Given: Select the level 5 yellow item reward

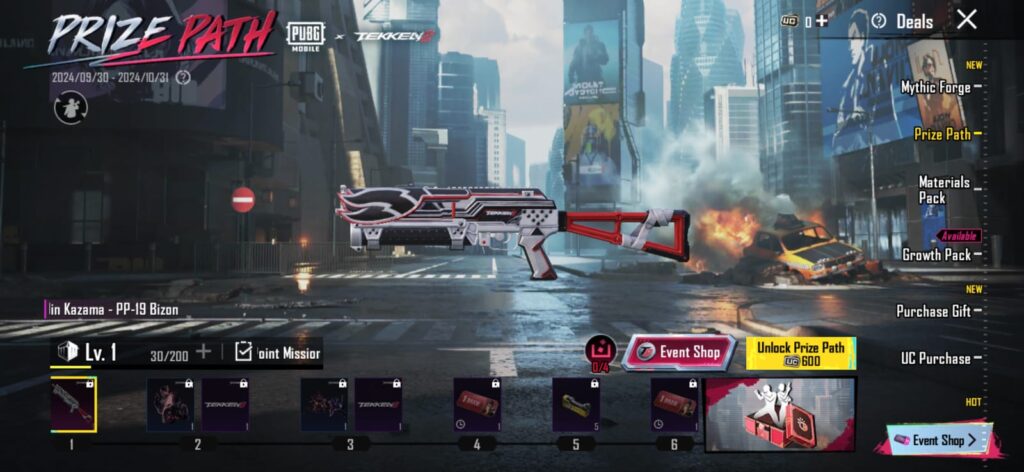Looking at the screenshot, I should point(576,404).
